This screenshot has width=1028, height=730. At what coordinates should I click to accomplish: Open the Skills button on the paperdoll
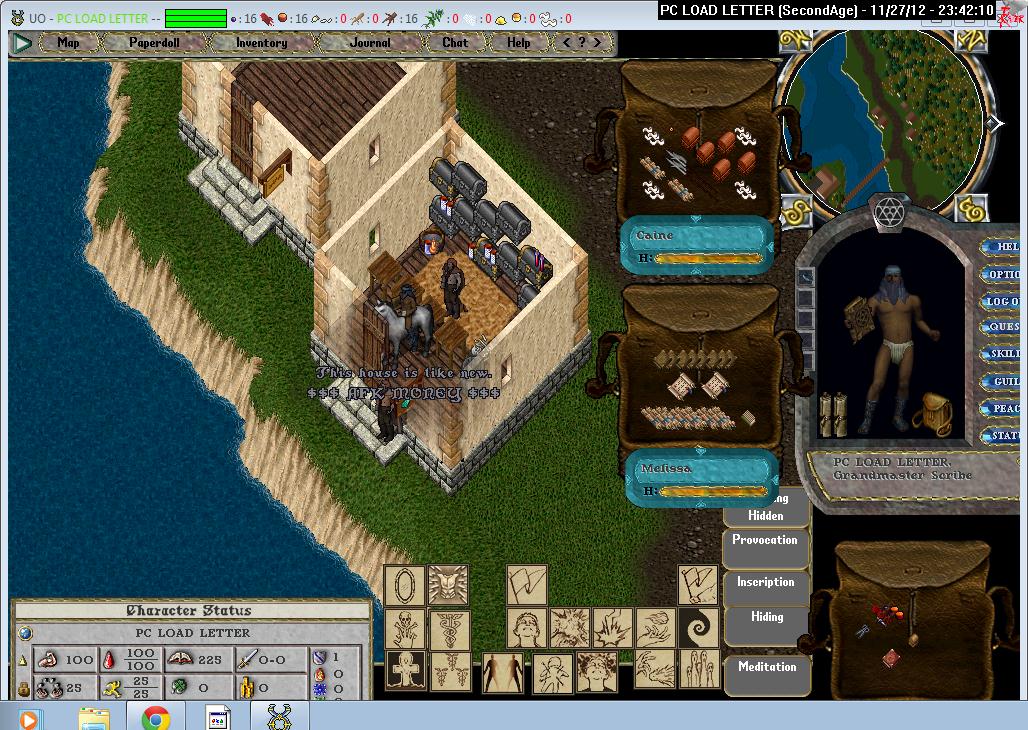coord(1003,354)
